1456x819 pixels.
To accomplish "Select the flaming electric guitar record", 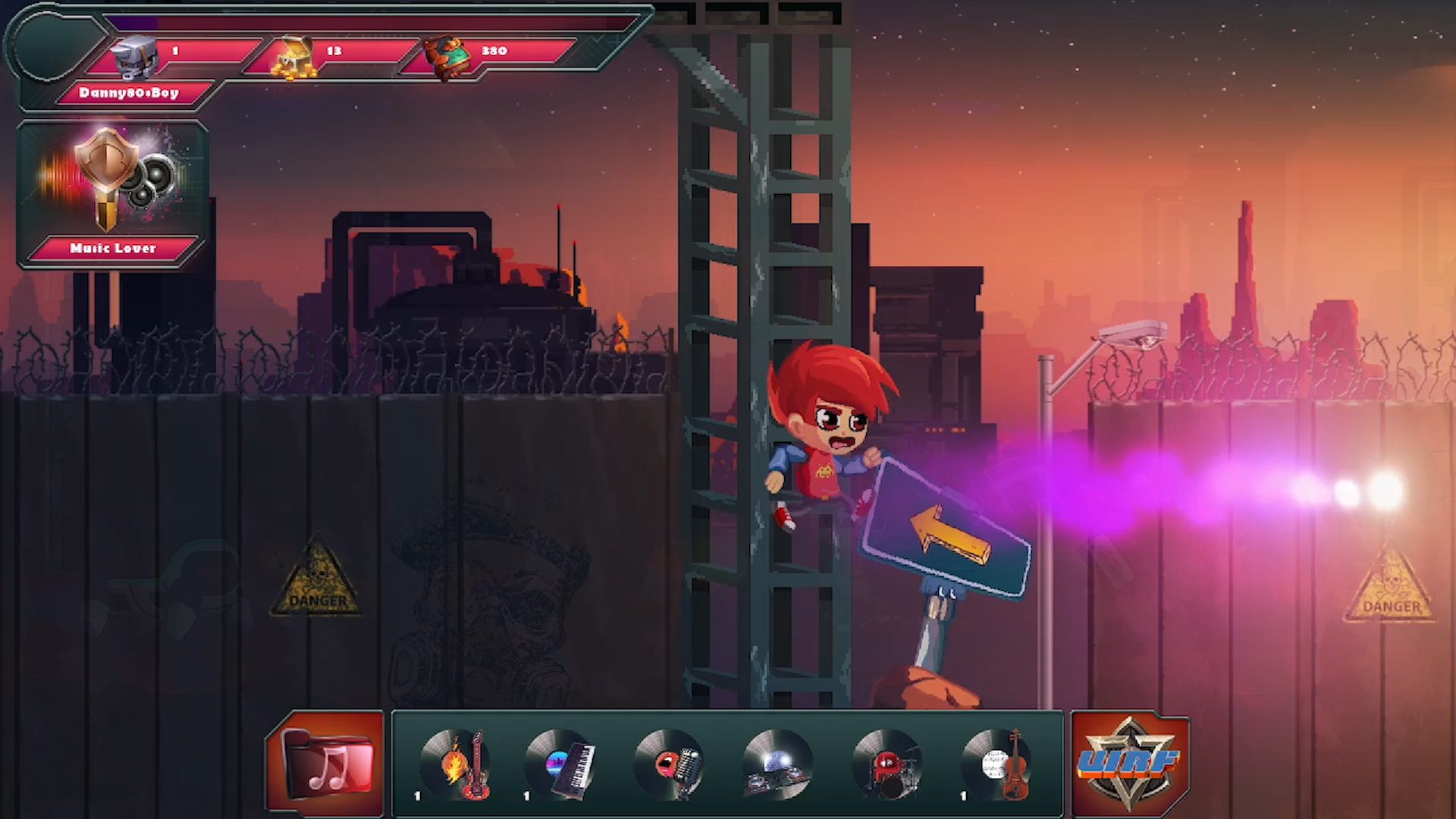I will [457, 764].
